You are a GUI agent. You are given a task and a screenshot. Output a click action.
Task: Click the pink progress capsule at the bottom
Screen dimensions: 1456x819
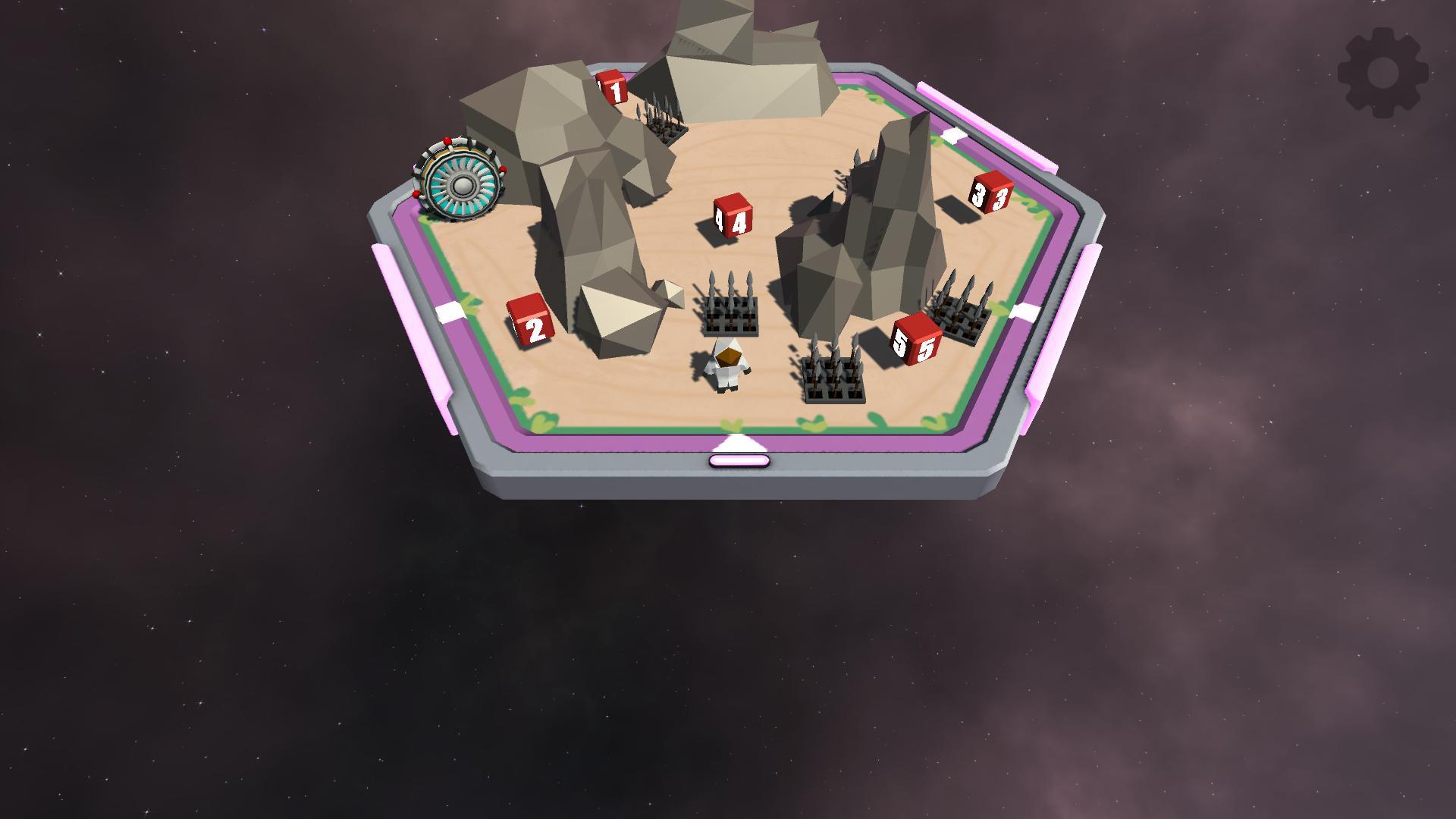(739, 460)
